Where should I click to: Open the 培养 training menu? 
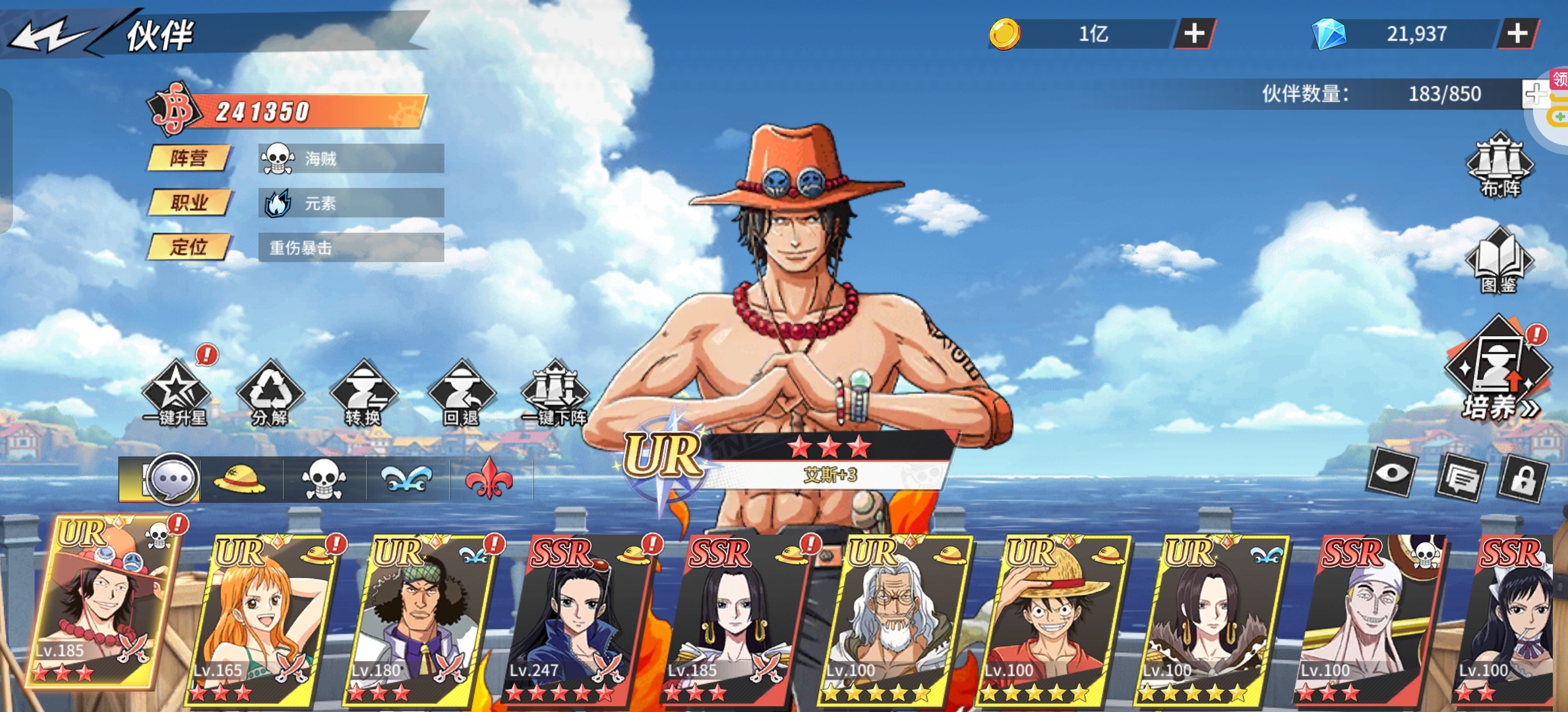point(1498,372)
